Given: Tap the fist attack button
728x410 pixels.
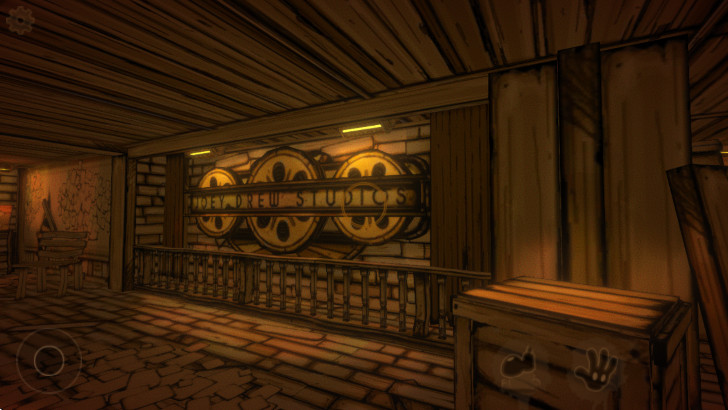Looking at the screenshot, I should [520, 366].
